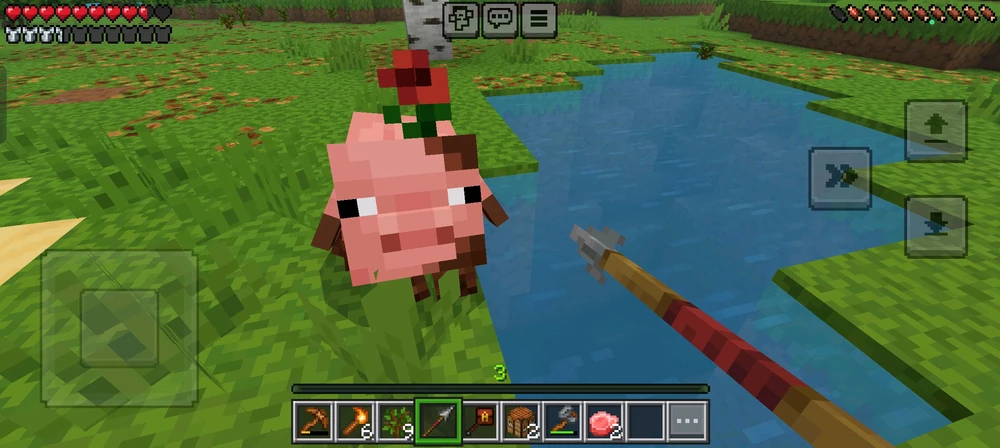Select the raw porkchop hotbar slot
Screen dimensions: 1000x448
[x=604, y=421]
